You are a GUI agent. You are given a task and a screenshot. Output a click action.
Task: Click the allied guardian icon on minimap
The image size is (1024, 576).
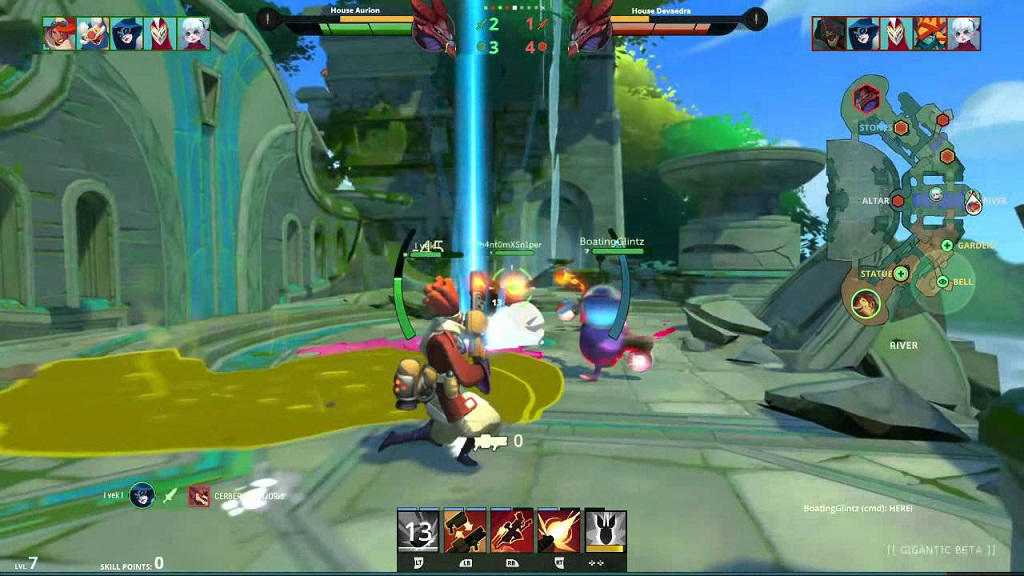point(865,302)
